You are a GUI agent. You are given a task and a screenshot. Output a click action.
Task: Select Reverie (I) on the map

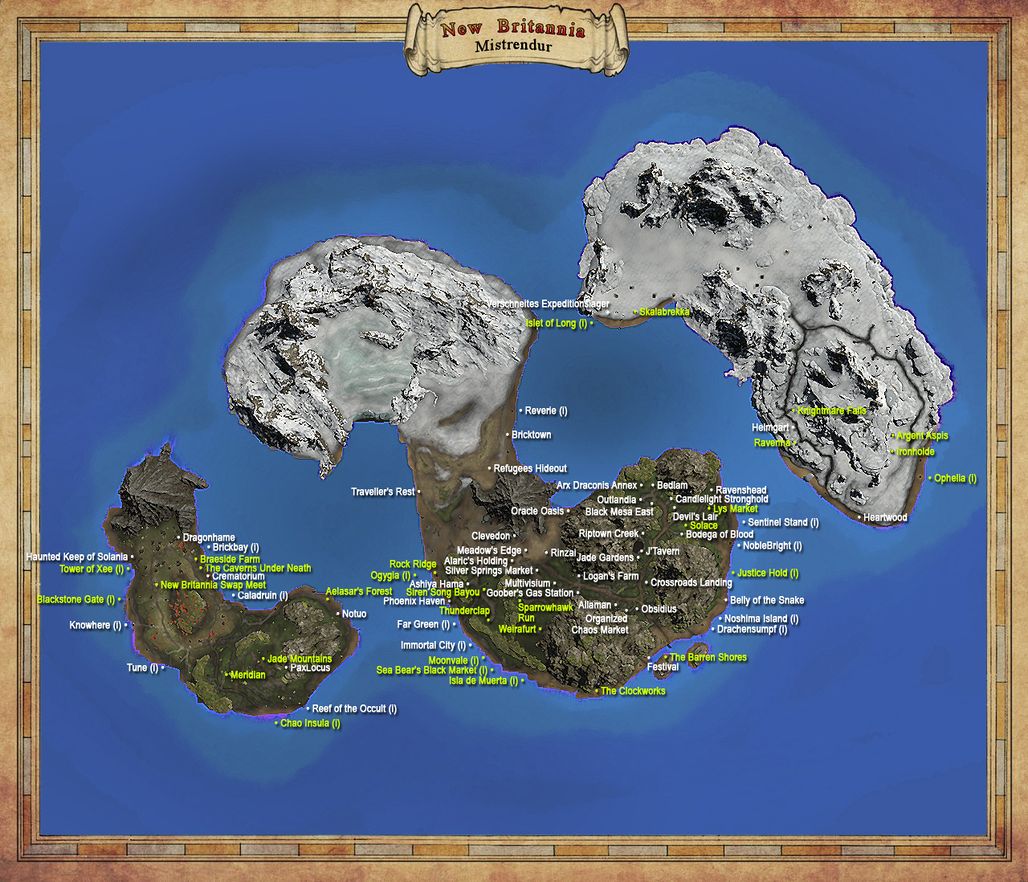(x=546, y=411)
